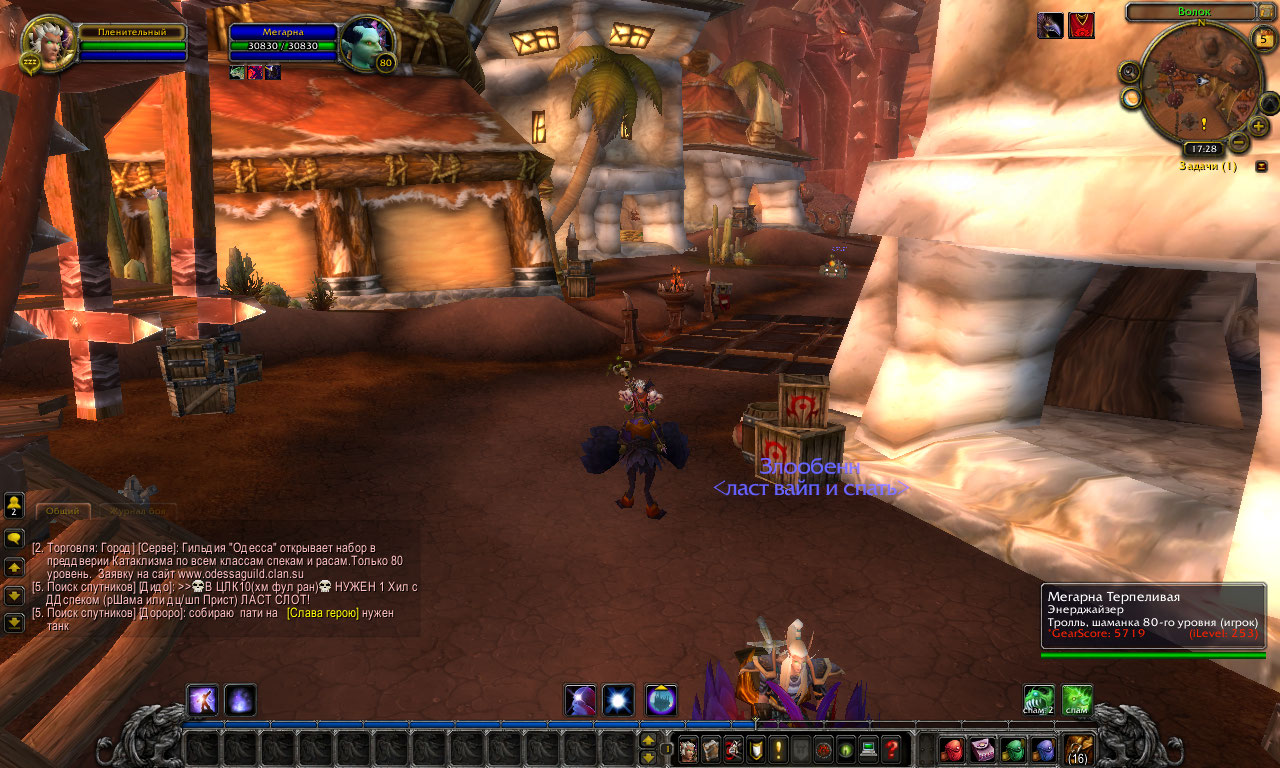Image resolution: width=1280 pixels, height=768 pixels.
Task: Open the green bag slot
Action: pos(1013,750)
